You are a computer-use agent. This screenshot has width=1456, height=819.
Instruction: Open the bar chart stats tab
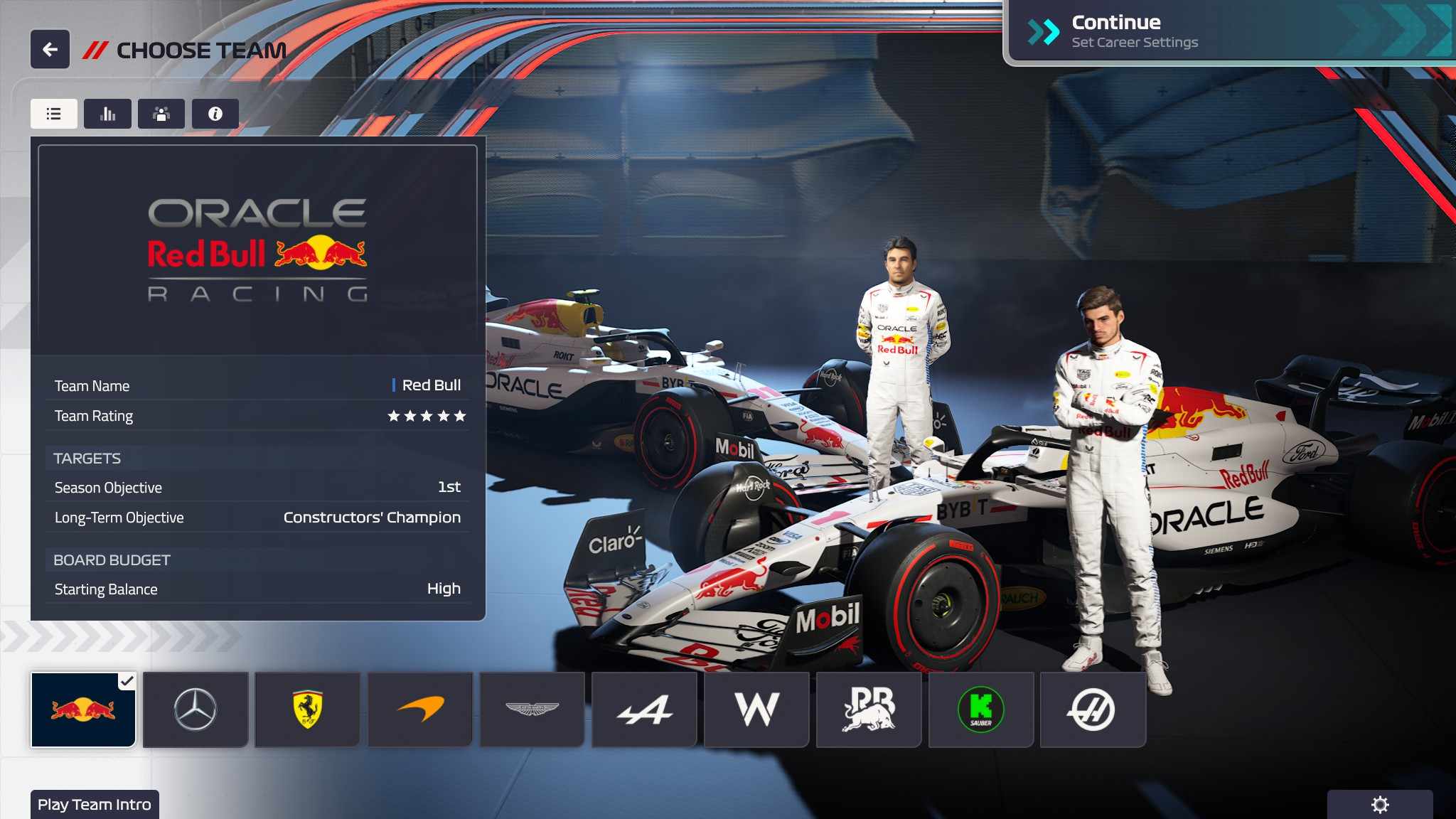pyautogui.click(x=107, y=114)
